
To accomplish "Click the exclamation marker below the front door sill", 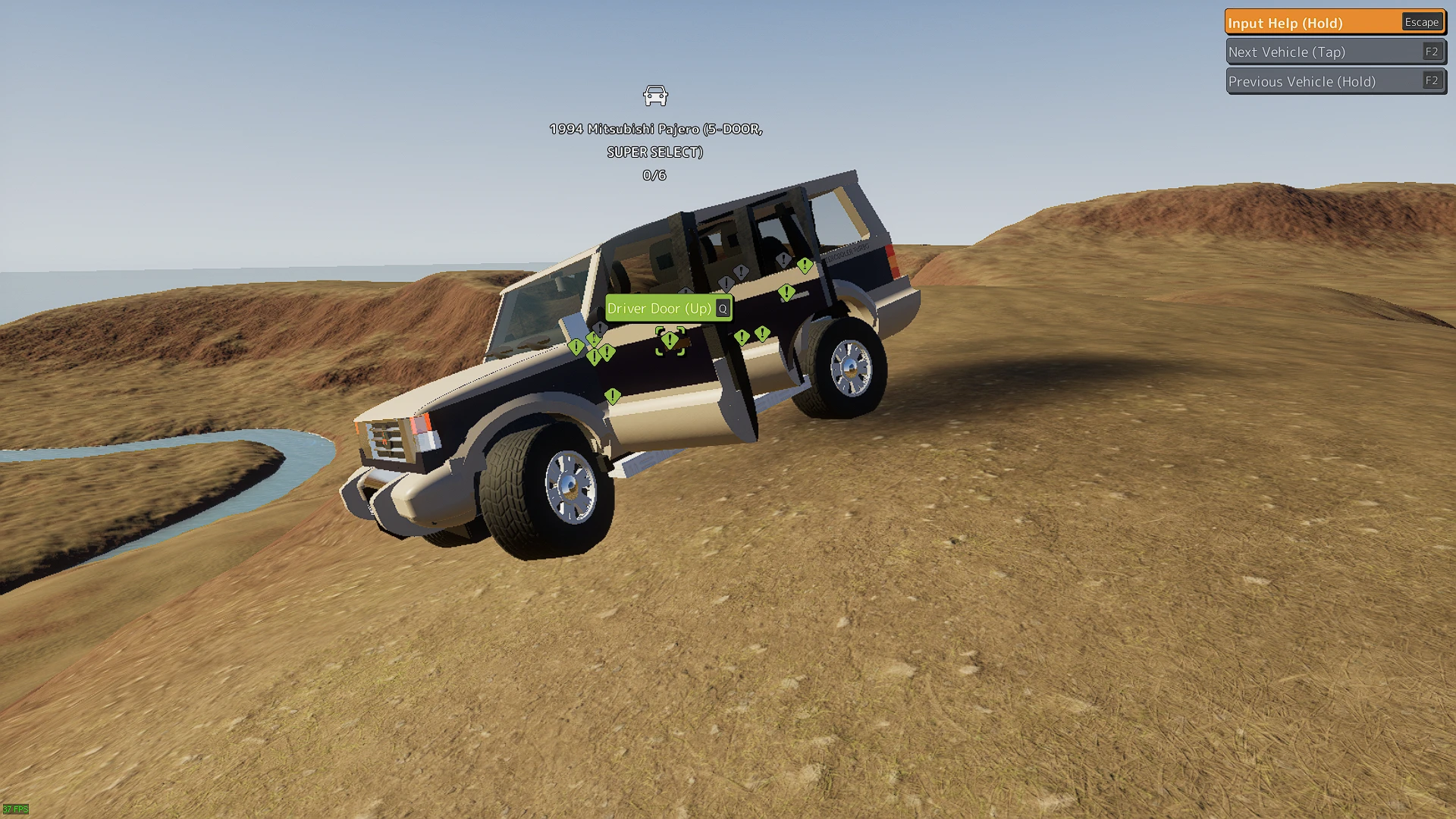I will click(613, 397).
